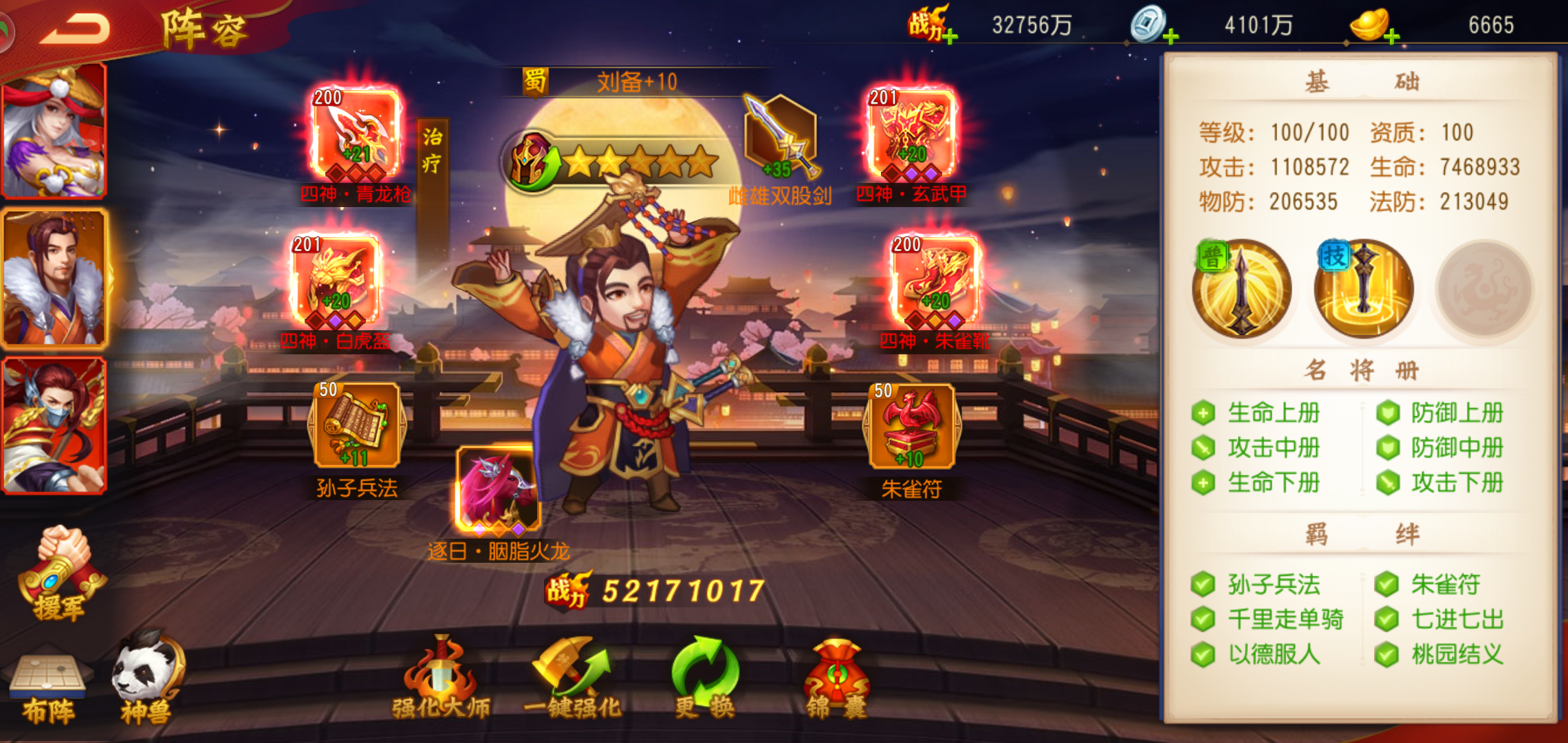Select the masked red-haired hero portrait
1568x743 pixels.
tap(54, 424)
